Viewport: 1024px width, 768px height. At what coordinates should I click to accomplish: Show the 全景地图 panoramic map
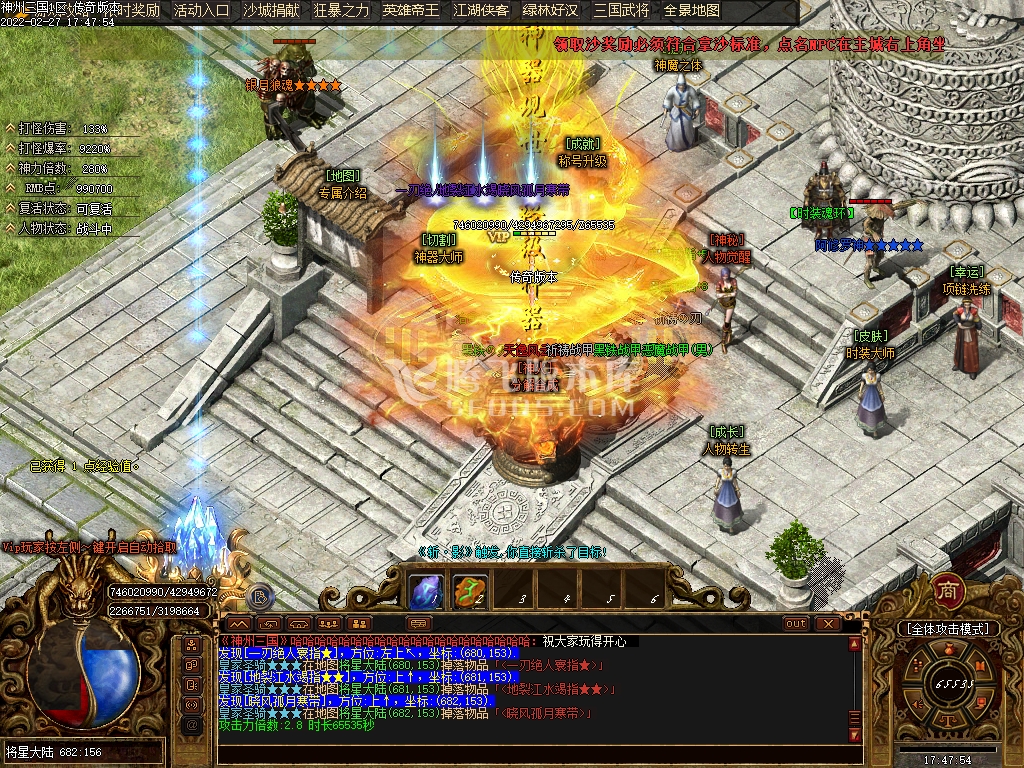692,11
